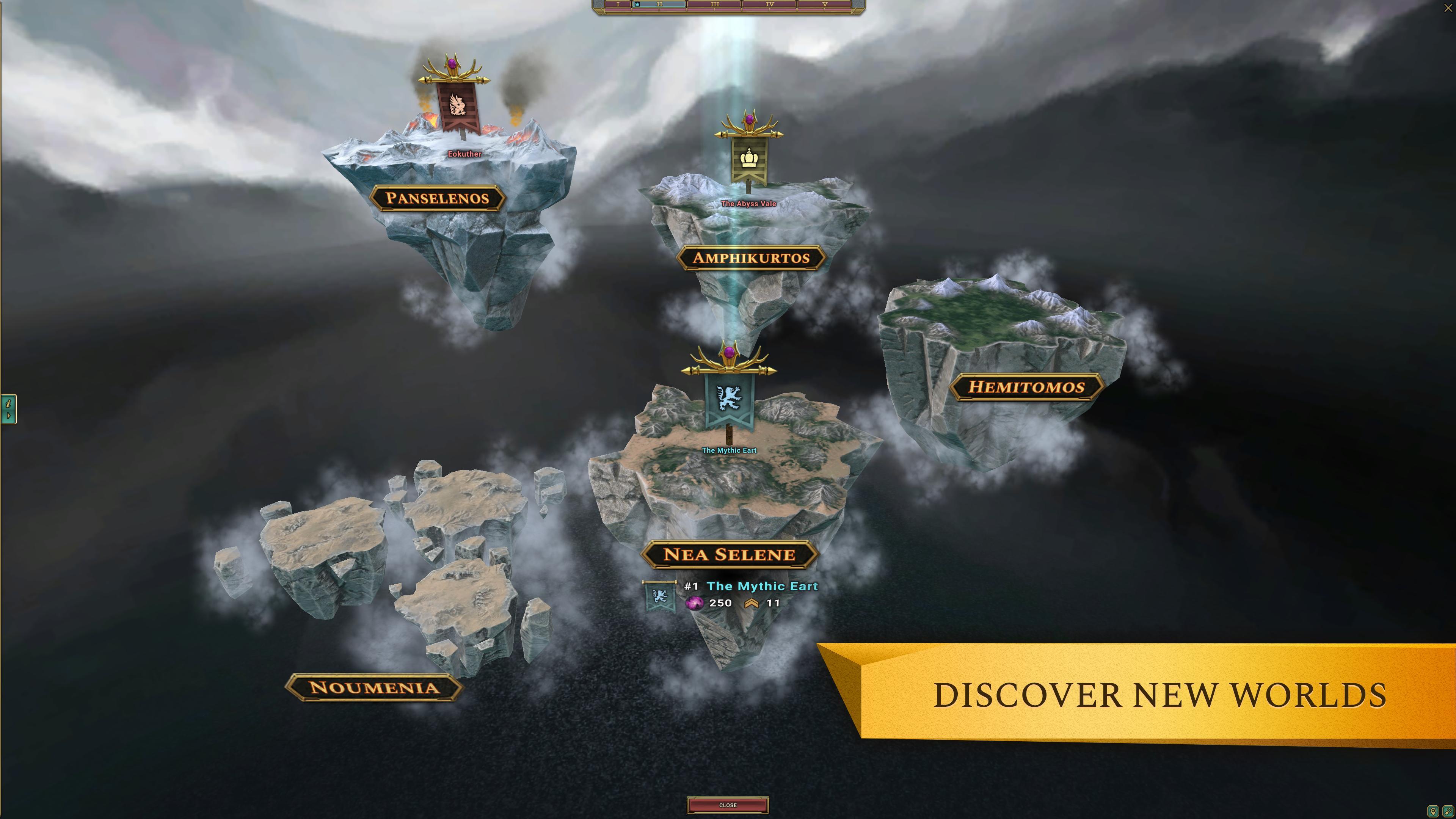
Task: Click the Eokuther flag label on Panselenos
Action: [464, 154]
